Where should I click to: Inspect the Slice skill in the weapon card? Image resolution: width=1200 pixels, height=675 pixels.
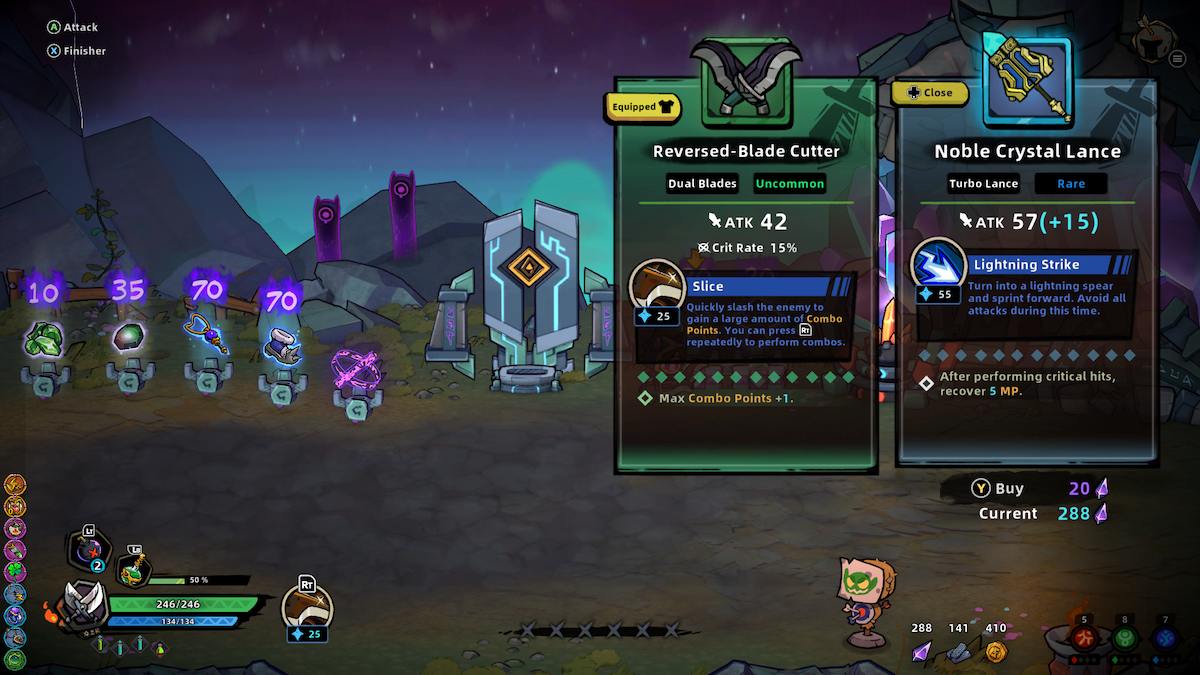(657, 287)
